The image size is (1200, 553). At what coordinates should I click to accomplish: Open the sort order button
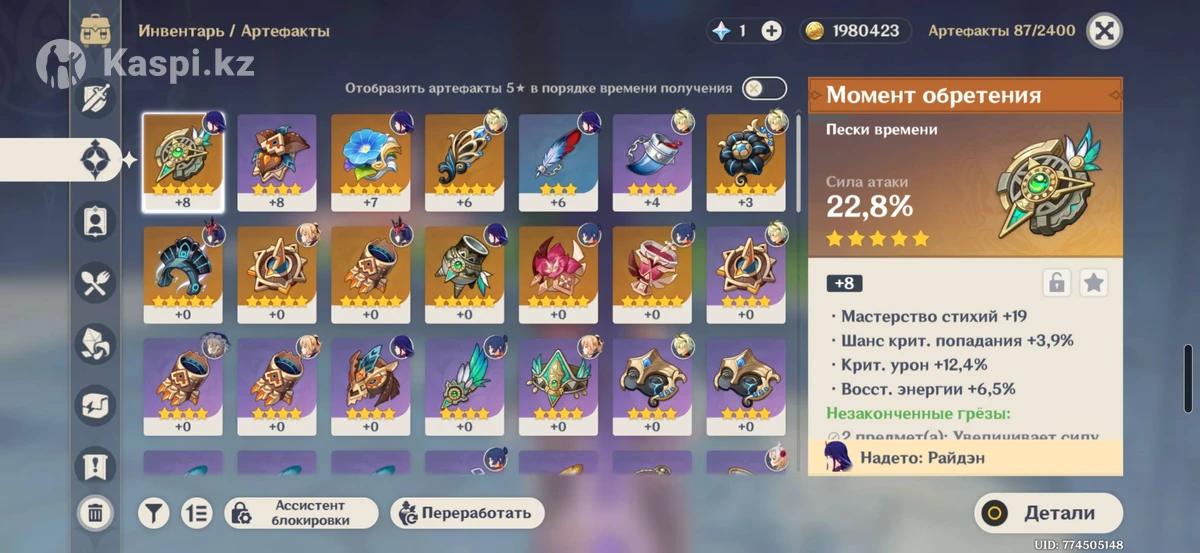197,513
